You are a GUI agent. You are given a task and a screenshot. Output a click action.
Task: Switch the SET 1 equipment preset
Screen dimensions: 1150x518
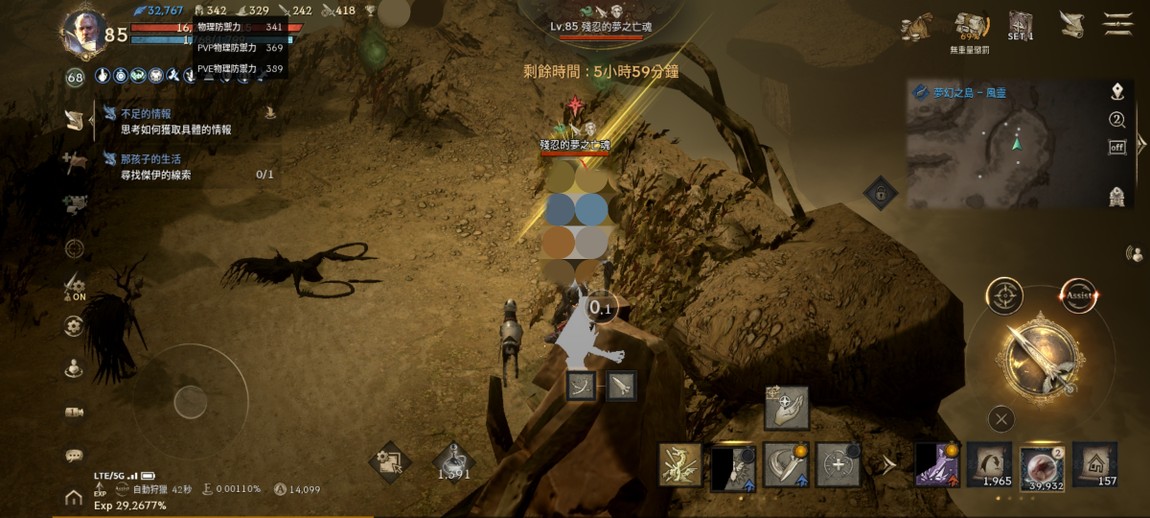coord(1020,26)
